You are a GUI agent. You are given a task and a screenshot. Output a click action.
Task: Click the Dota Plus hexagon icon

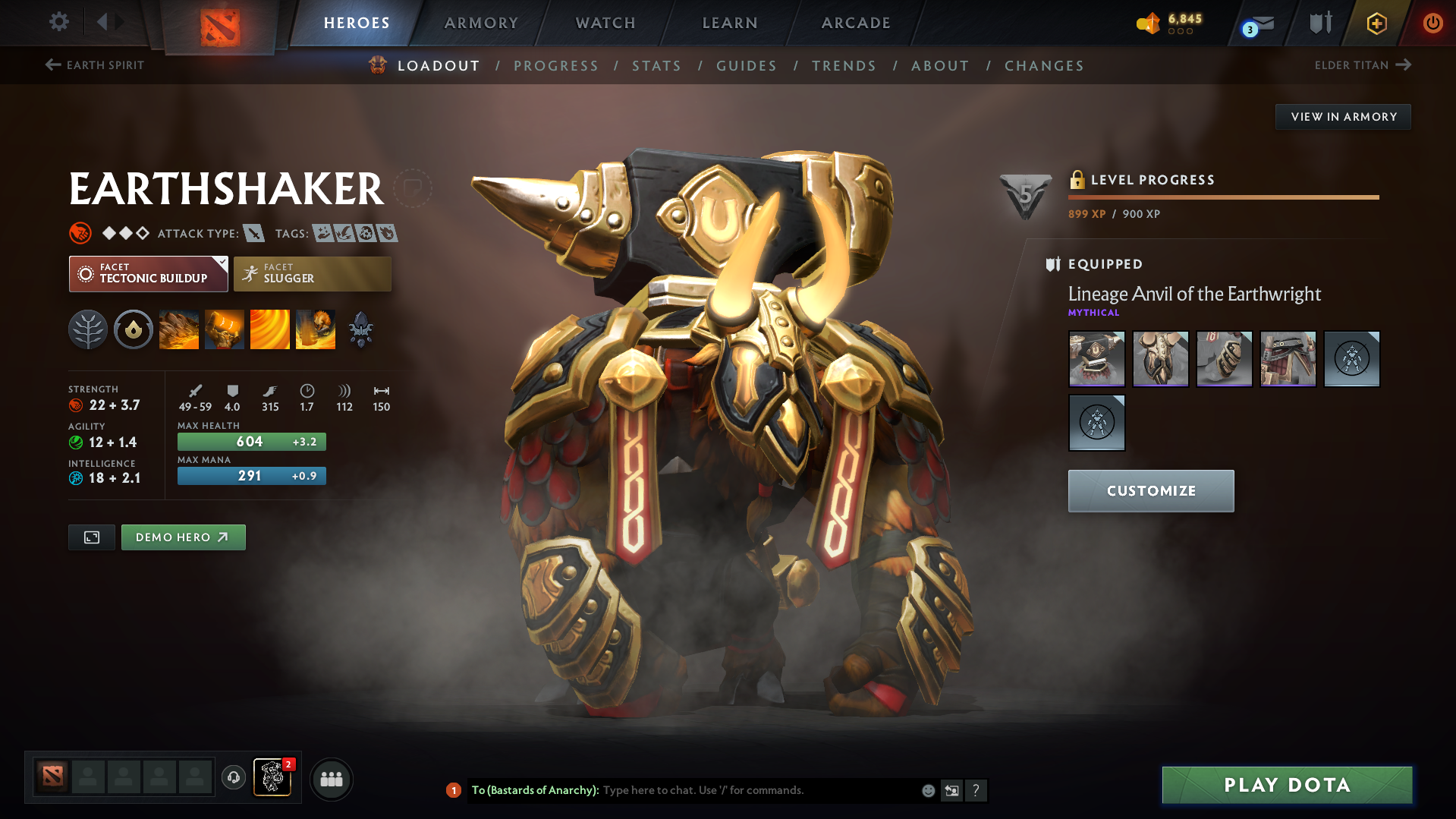tap(1376, 23)
